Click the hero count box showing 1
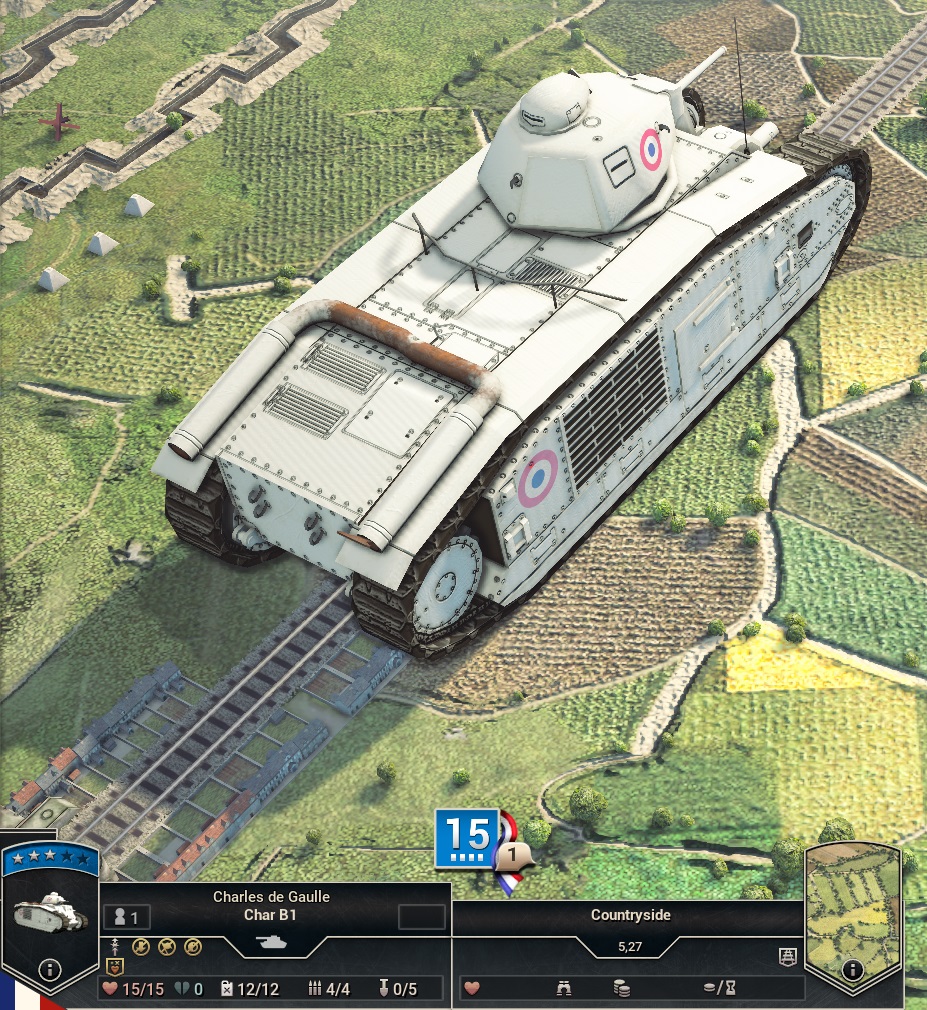Image resolution: width=927 pixels, height=1010 pixels. pos(126,917)
